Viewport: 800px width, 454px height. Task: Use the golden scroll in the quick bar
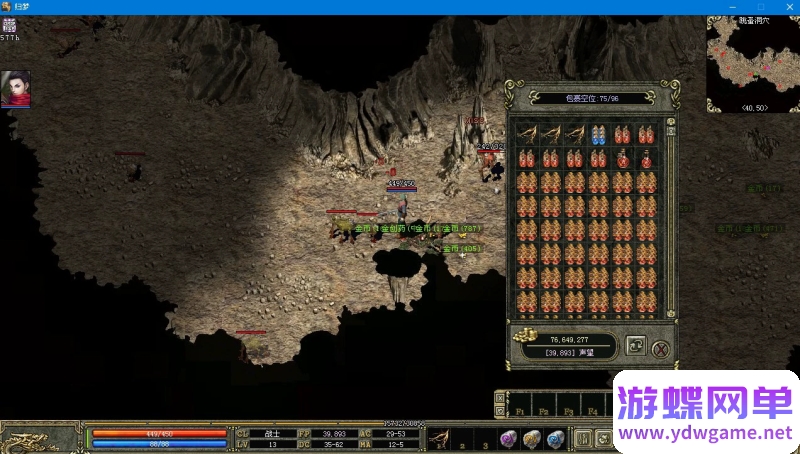click(533, 438)
